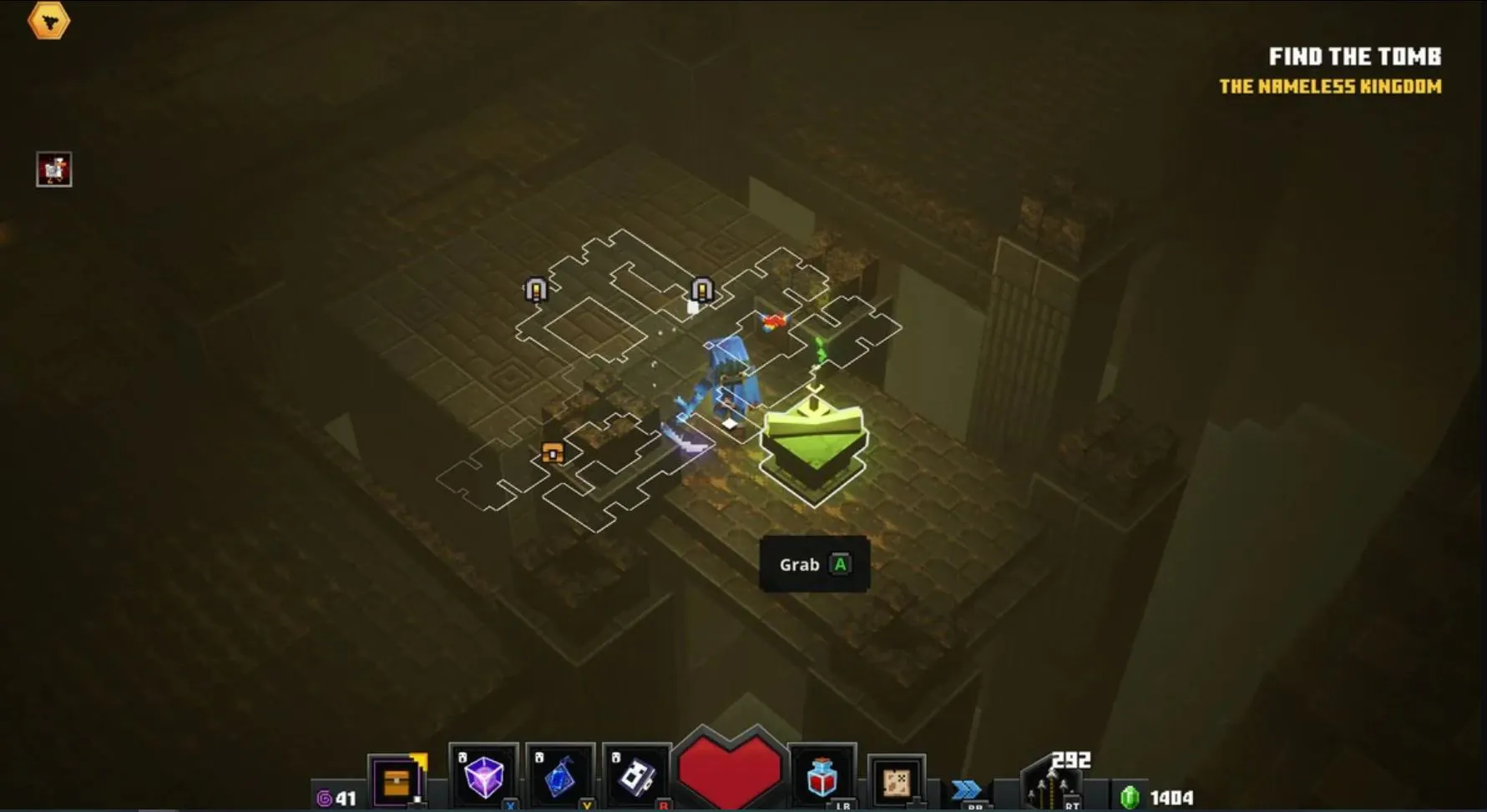The image size is (1487, 812).
Task: Open the inventory chest slot
Action: point(397,782)
